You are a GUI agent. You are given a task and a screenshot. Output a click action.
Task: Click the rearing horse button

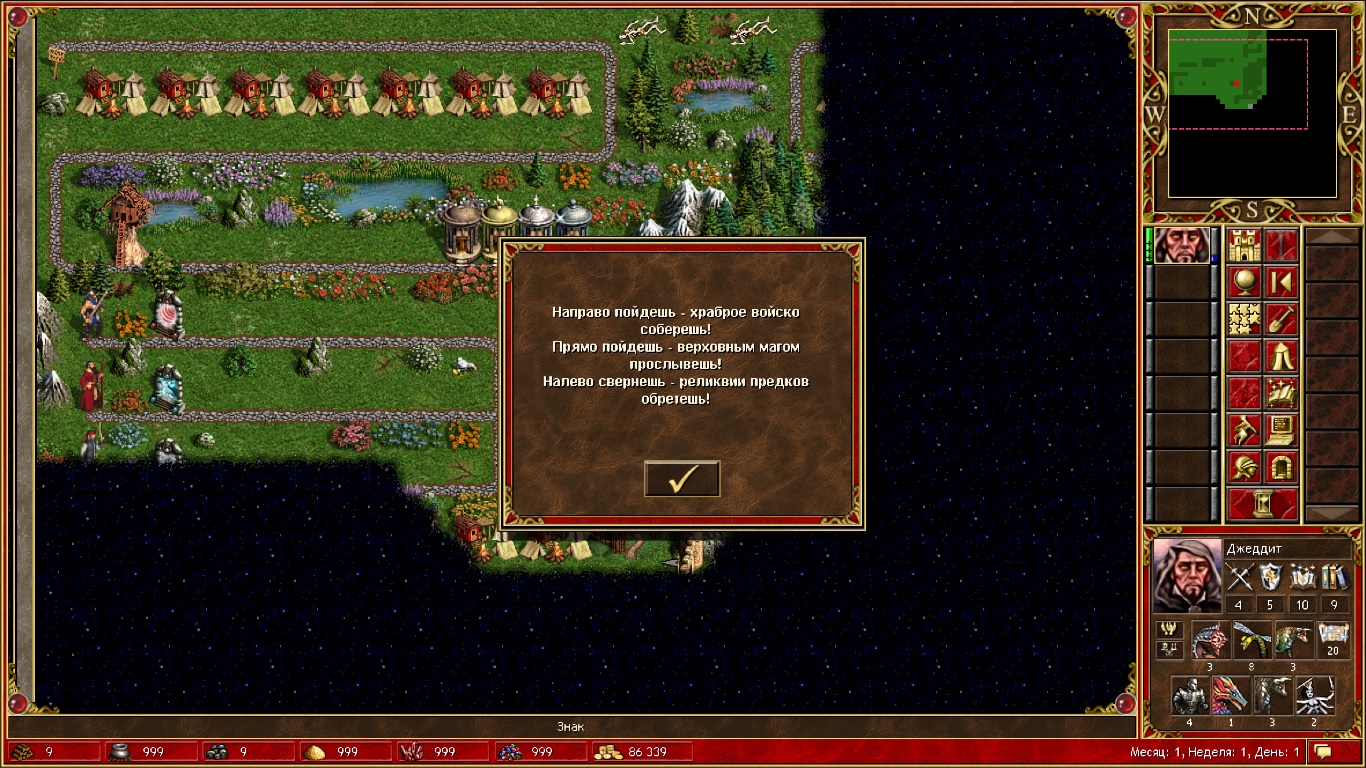pyautogui.click(x=1245, y=431)
